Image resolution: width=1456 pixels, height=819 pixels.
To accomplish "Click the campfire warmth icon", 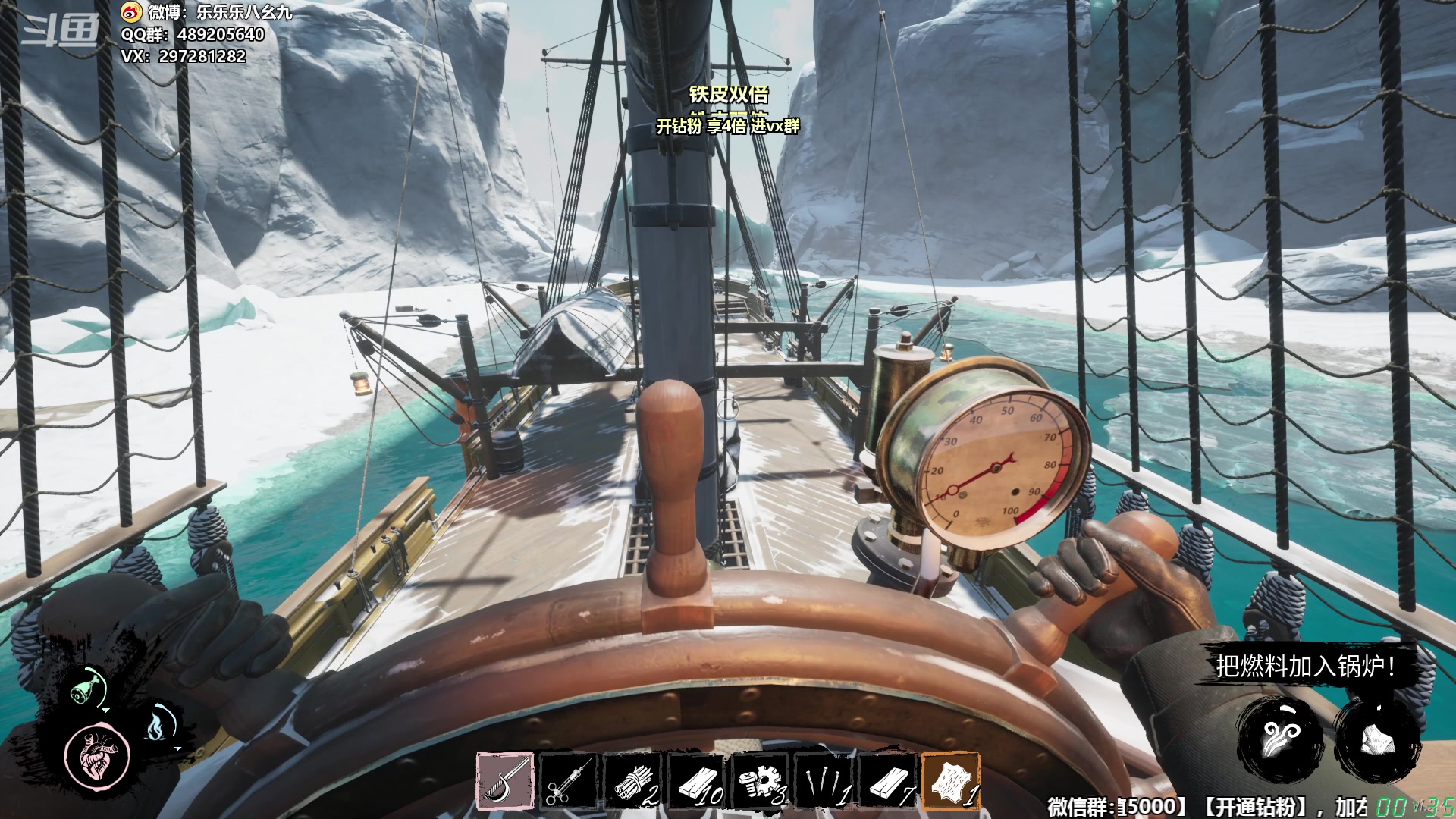I will [x=157, y=725].
